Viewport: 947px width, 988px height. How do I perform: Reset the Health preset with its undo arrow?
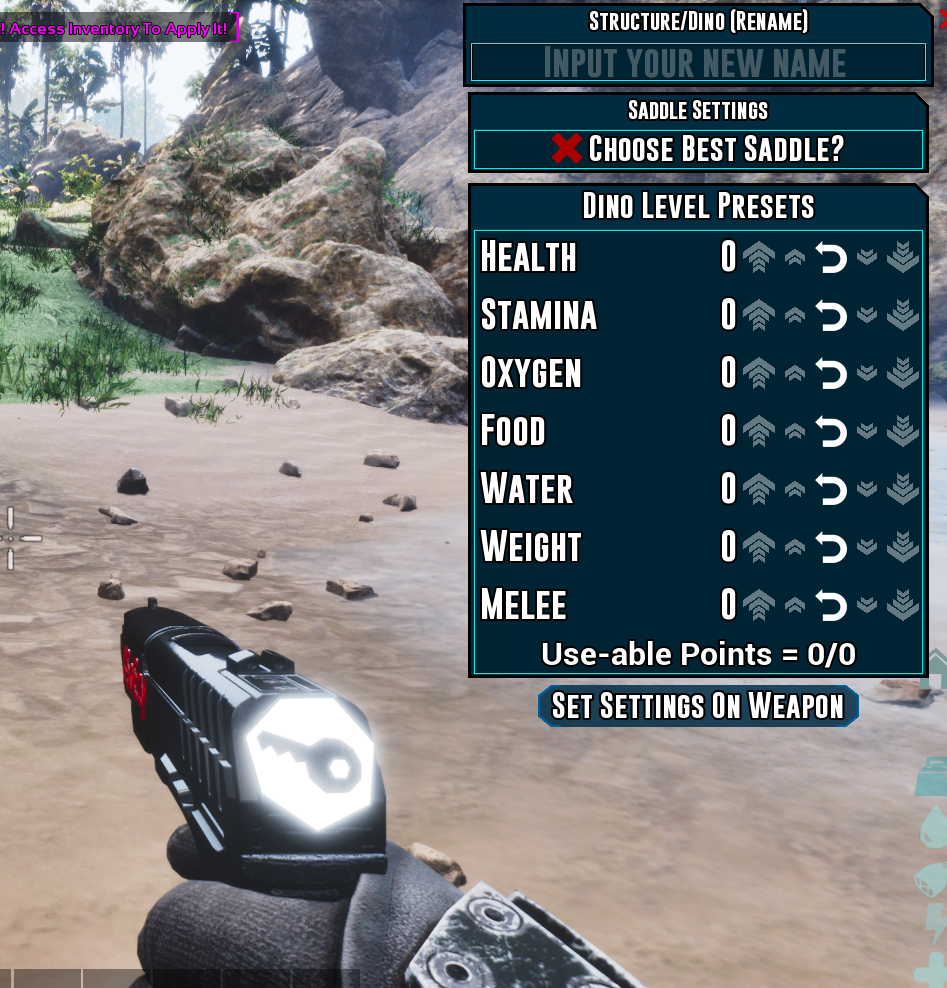(831, 258)
